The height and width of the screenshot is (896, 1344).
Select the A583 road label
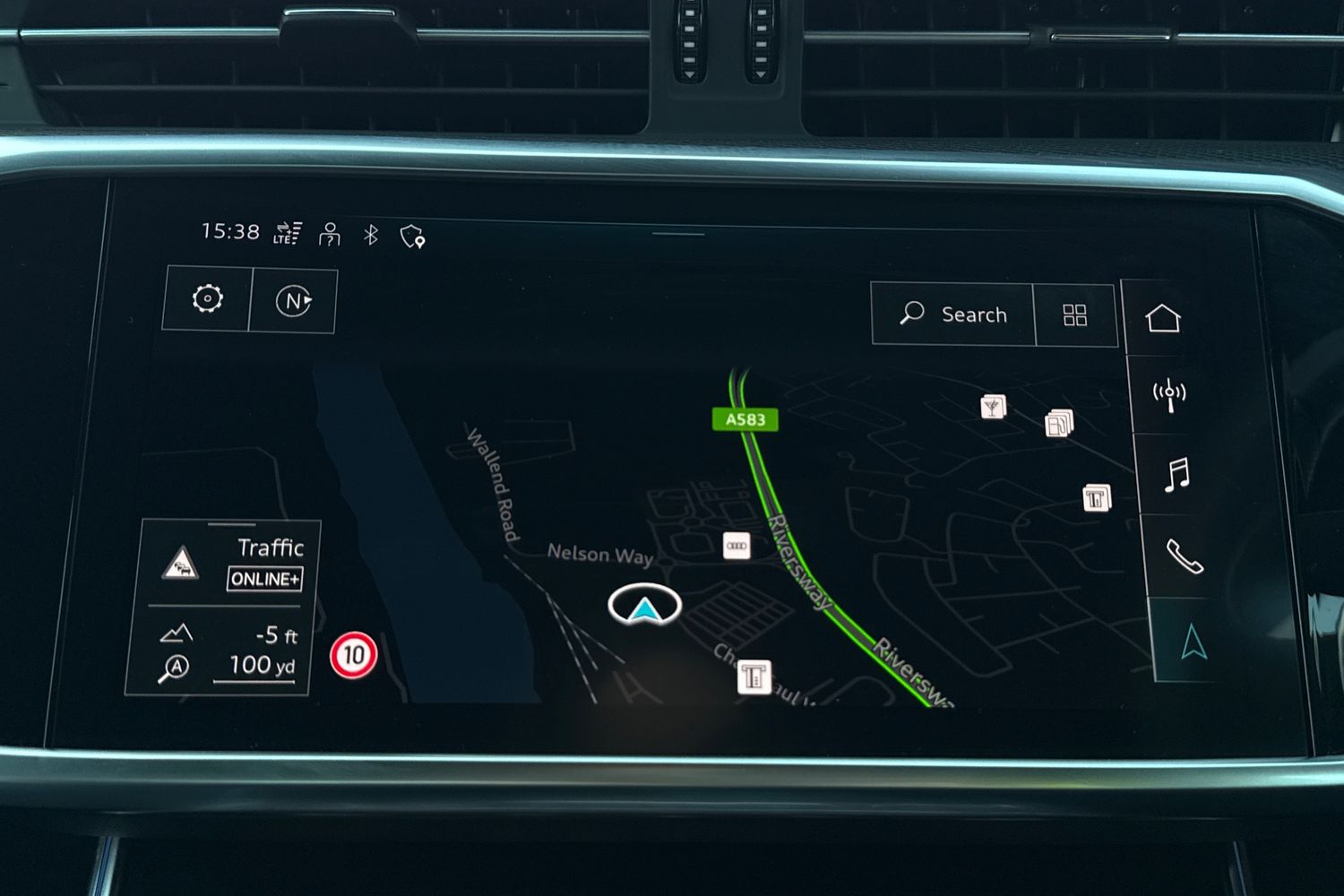(745, 419)
